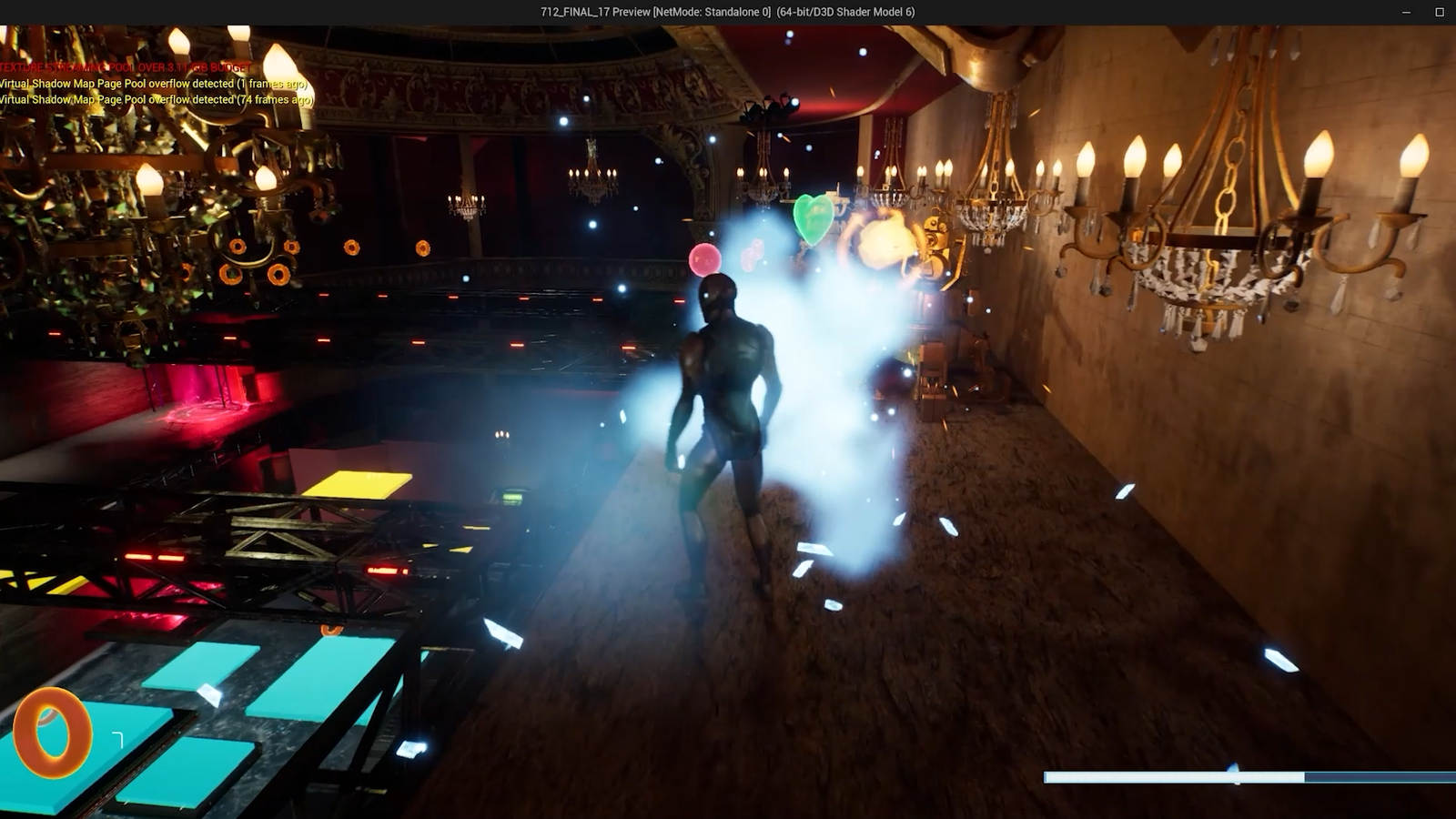This screenshot has height=819, width=1456.
Task: Click the orange donut ring HUD icon
Action: point(52,733)
